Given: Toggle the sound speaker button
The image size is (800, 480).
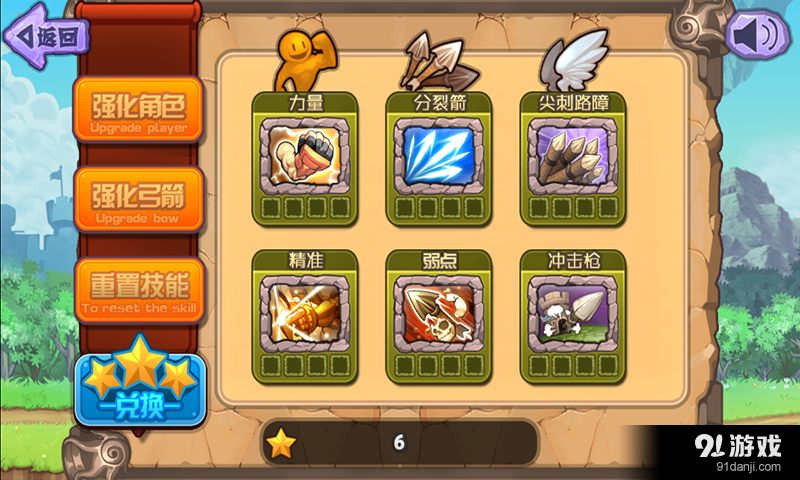Looking at the screenshot, I should click(x=755, y=36).
